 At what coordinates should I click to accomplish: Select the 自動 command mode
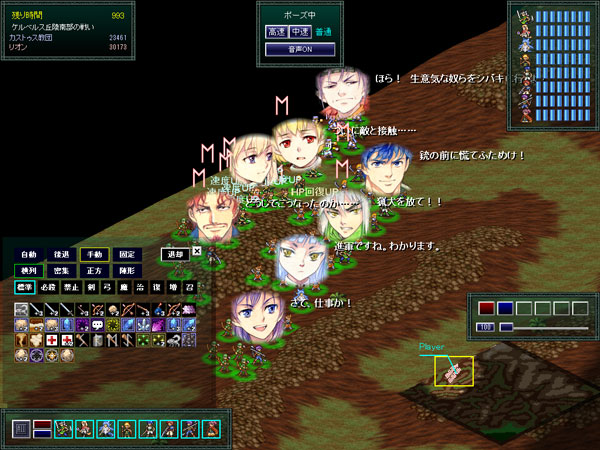[x=28, y=254]
